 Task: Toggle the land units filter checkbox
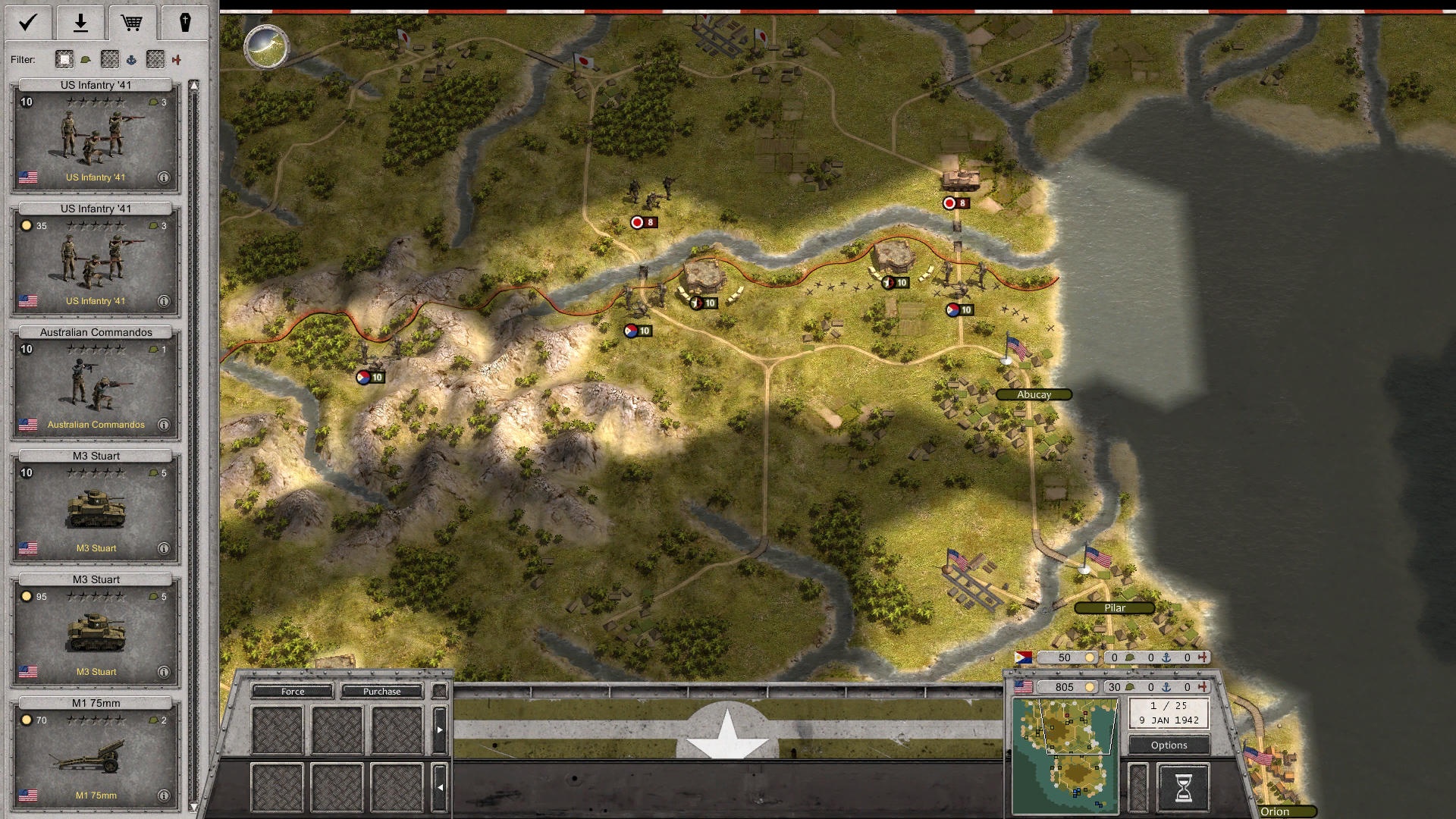pos(64,59)
